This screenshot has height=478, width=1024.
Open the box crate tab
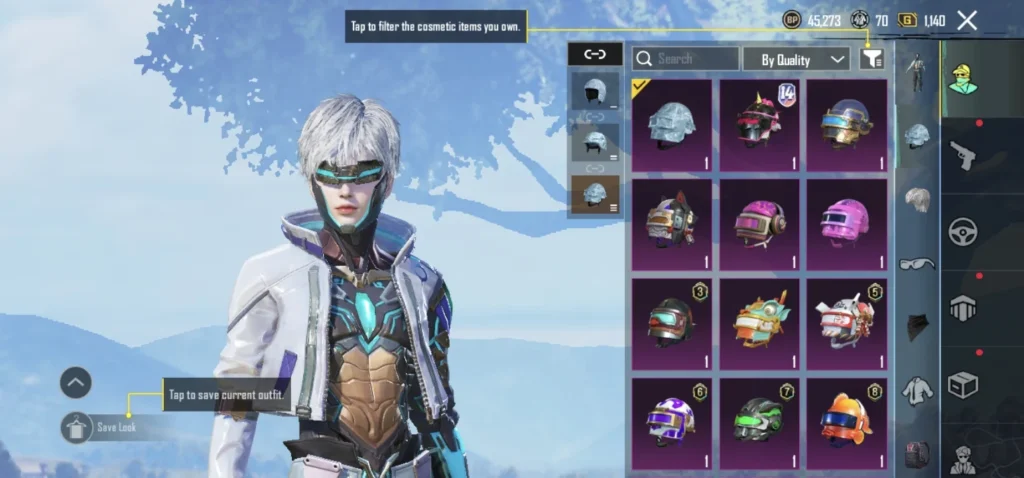coord(962,385)
